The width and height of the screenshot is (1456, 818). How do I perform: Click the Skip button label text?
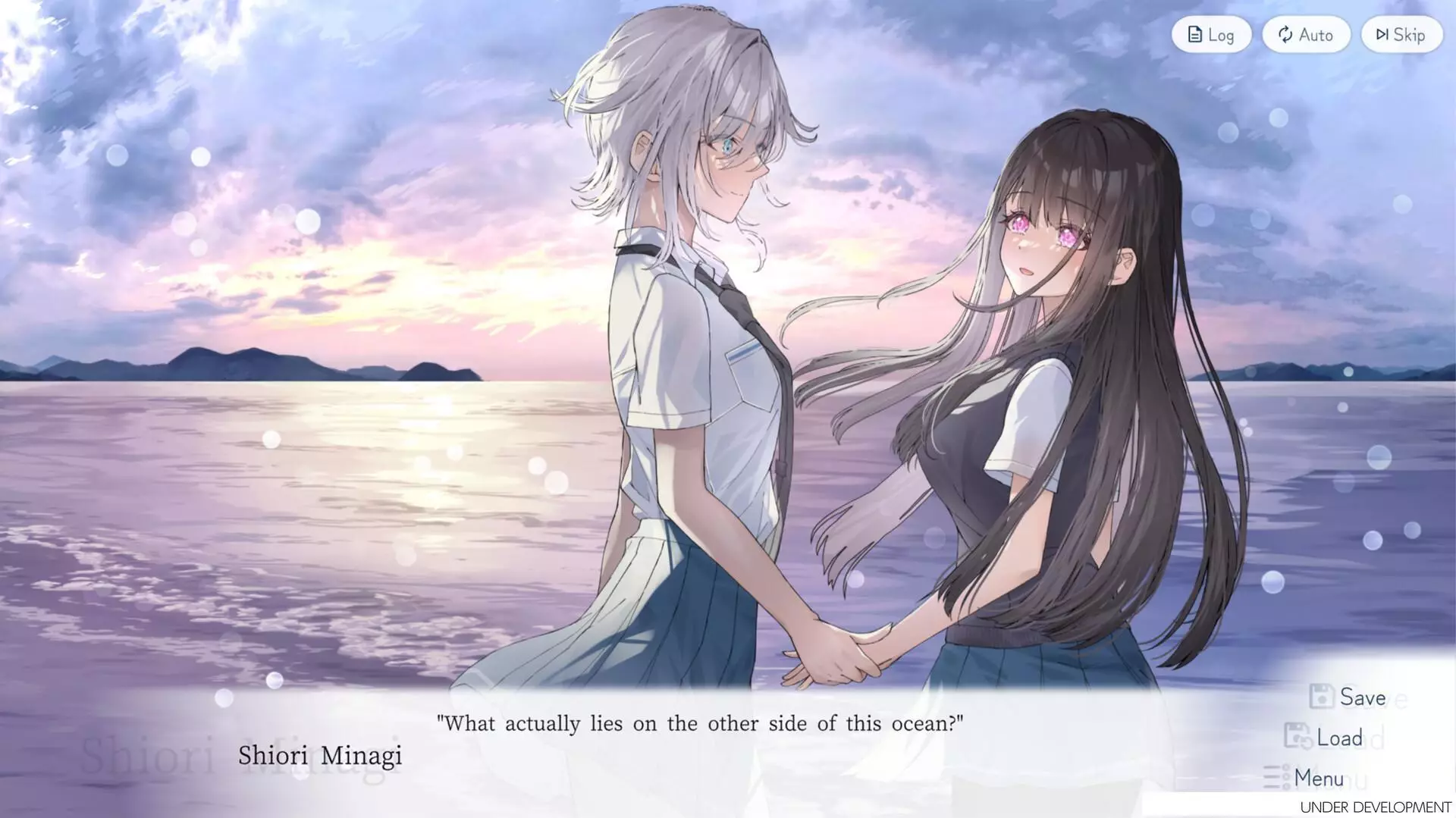coord(1408,34)
